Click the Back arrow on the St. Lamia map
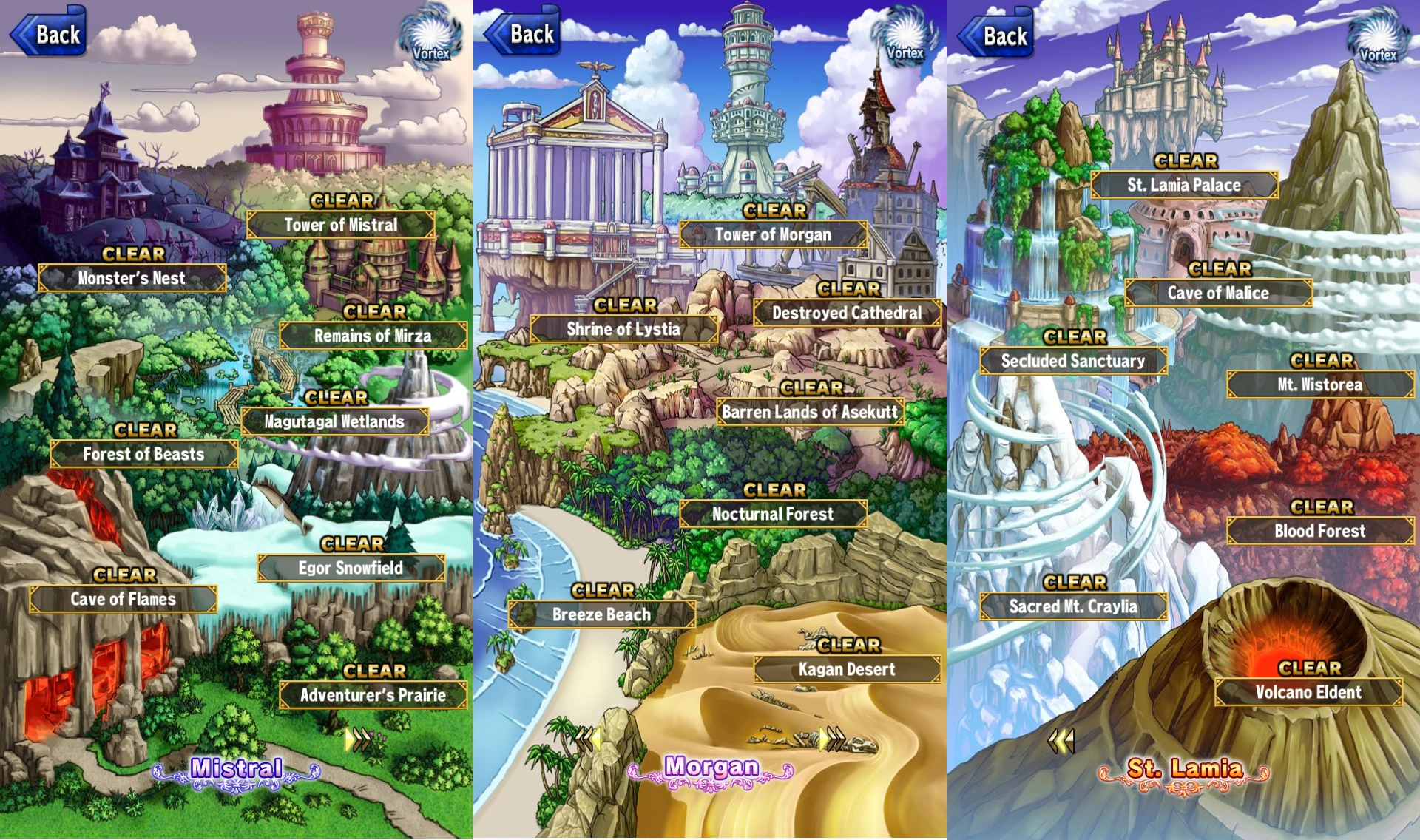 click(995, 33)
